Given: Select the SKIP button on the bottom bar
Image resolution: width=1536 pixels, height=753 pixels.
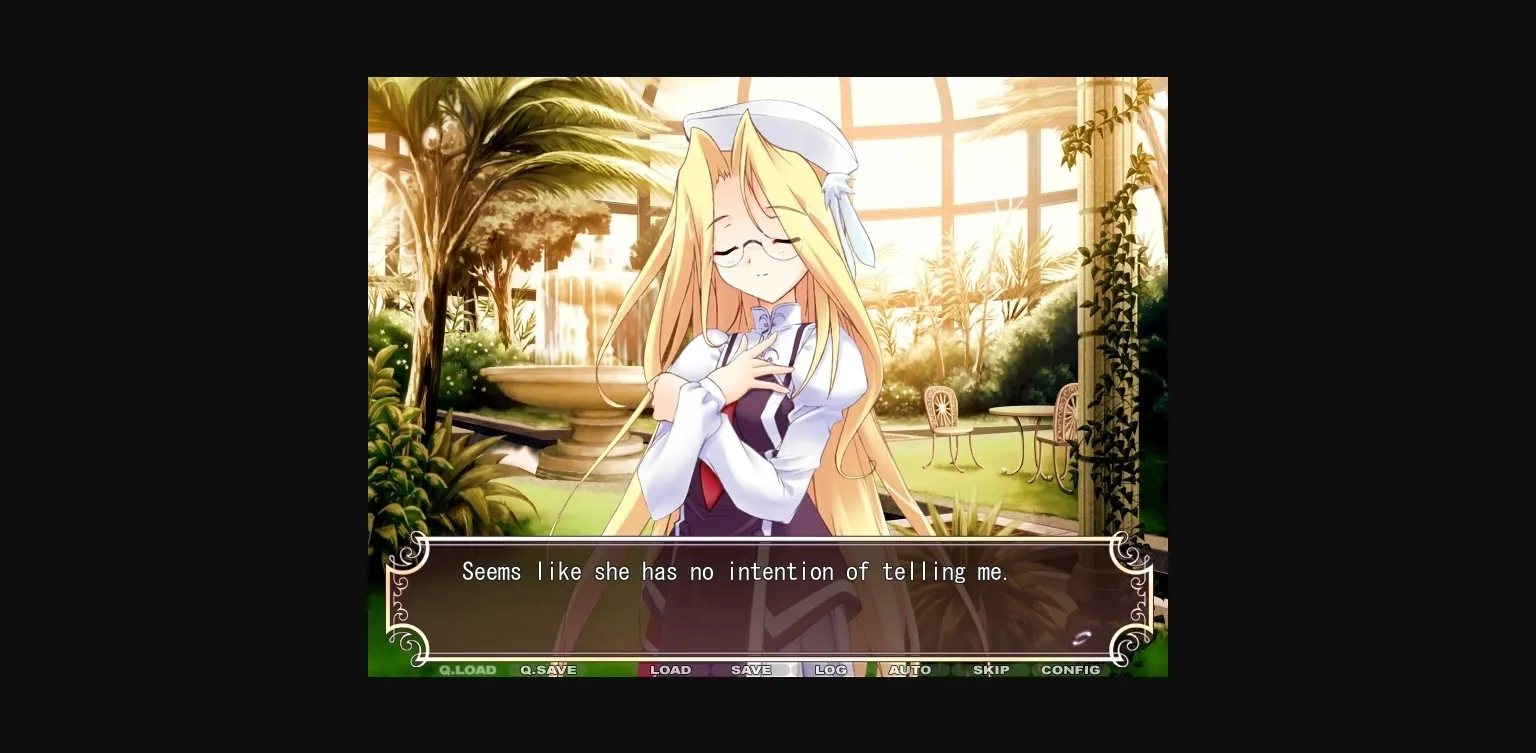Looking at the screenshot, I should 991,670.
